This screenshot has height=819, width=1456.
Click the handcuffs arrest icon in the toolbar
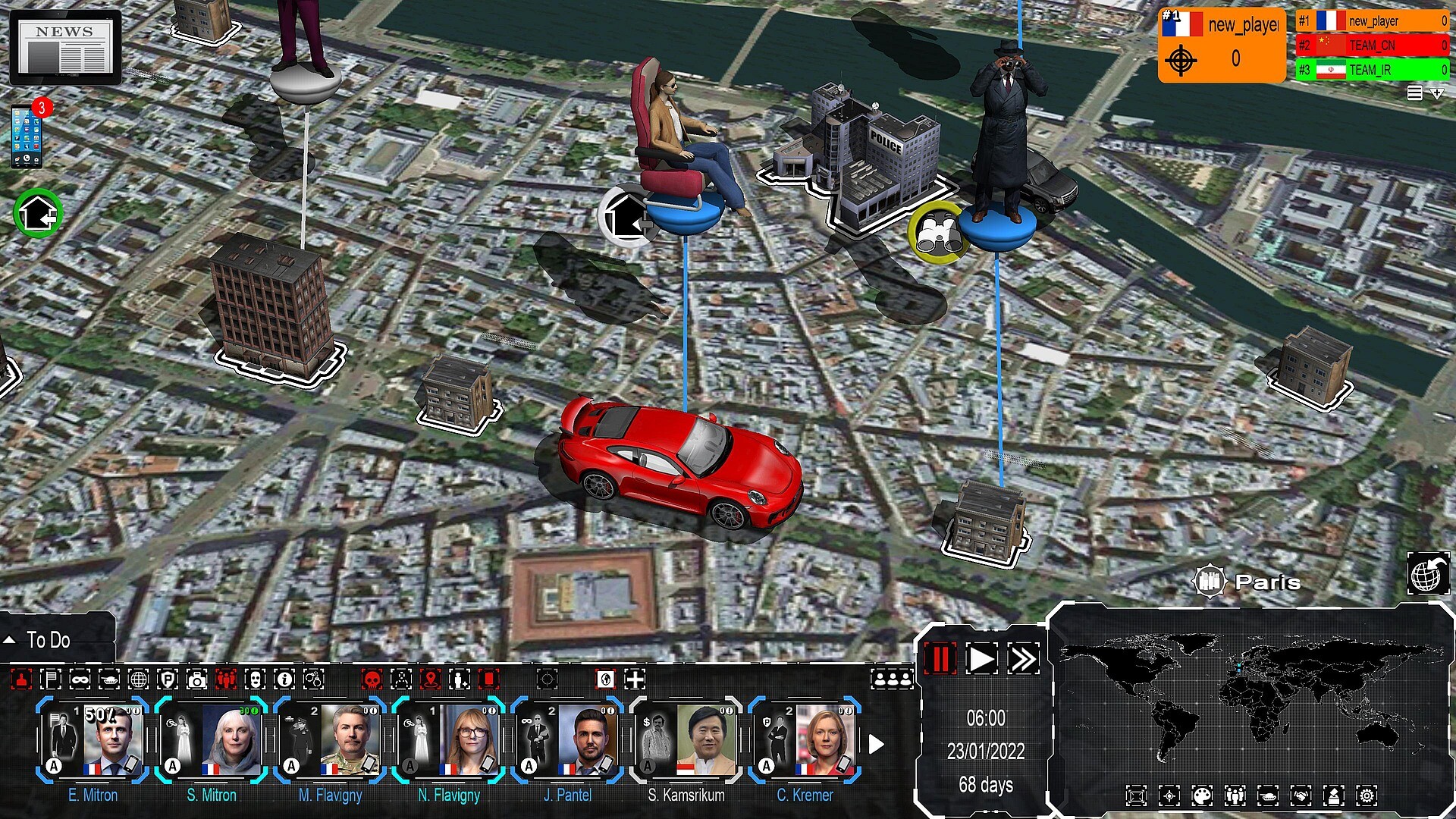click(313, 680)
